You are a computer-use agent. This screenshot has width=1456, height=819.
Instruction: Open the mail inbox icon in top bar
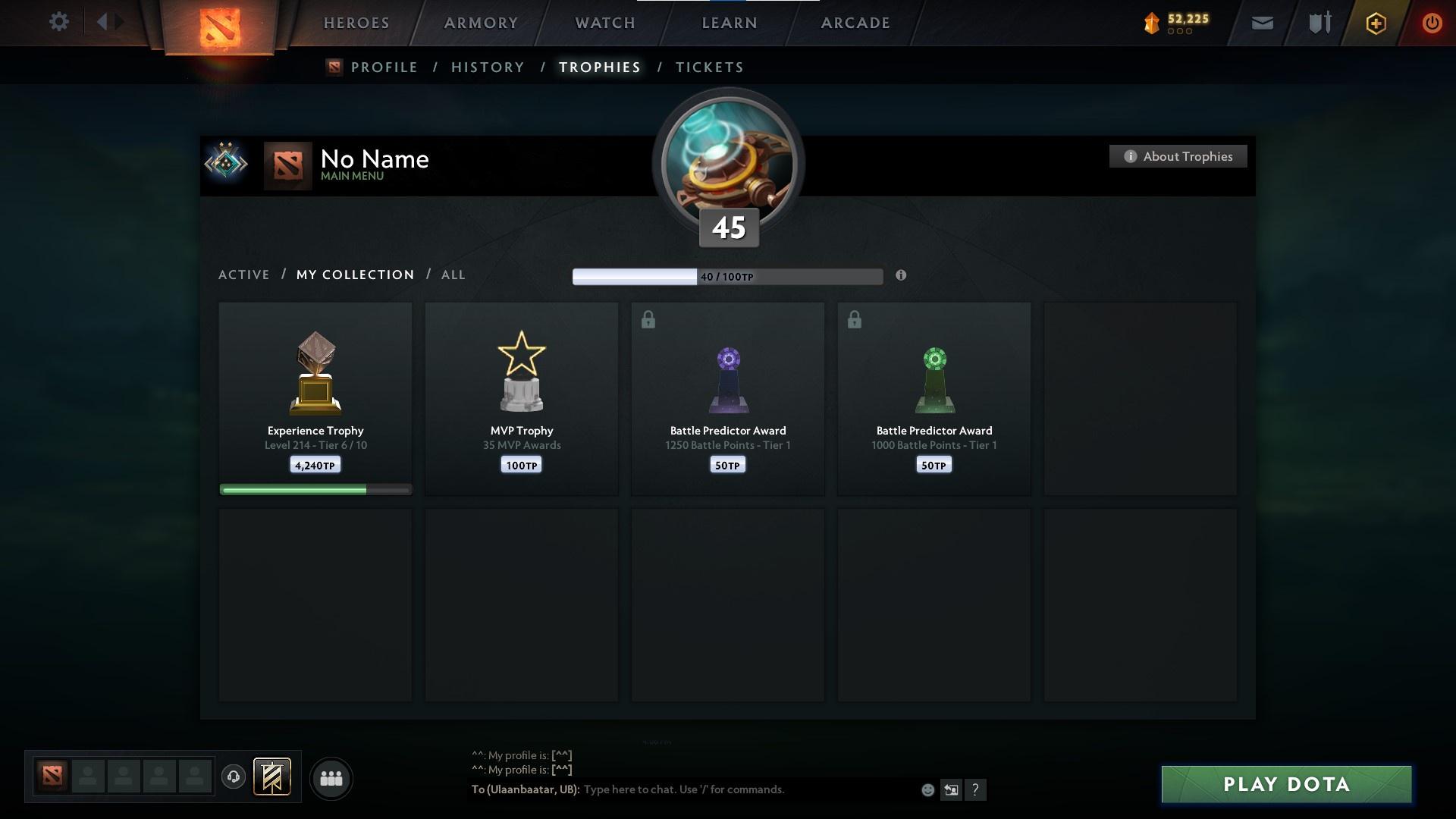(1263, 23)
